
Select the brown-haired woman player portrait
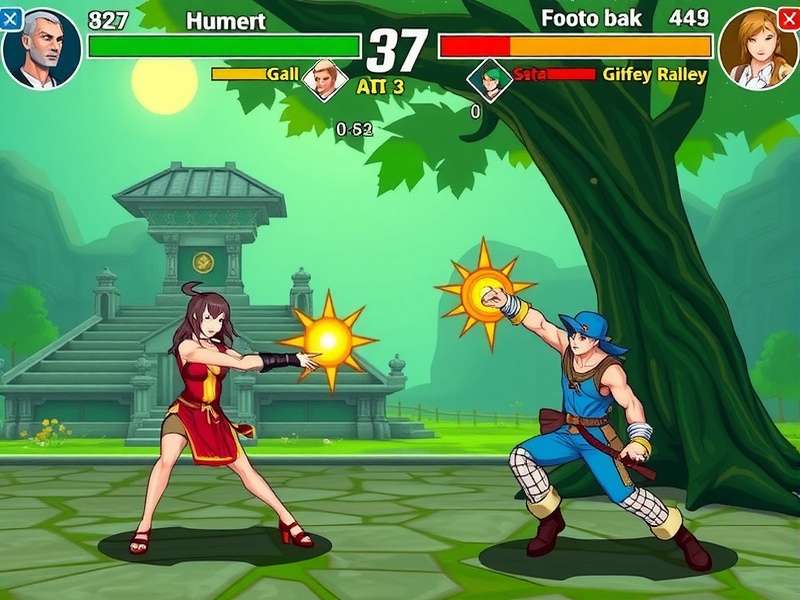[757, 49]
